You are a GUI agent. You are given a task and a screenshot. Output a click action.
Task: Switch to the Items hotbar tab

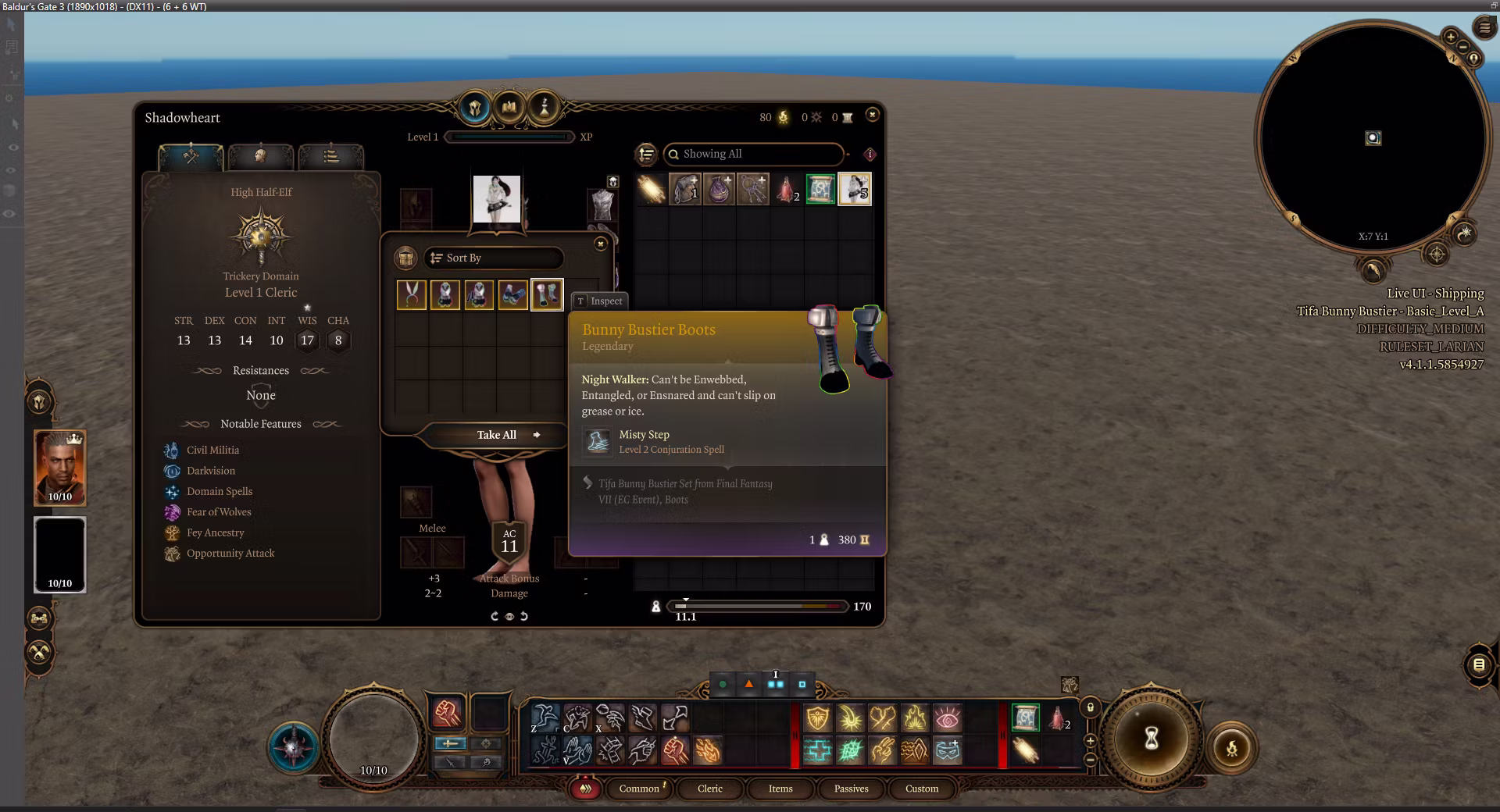coord(780,789)
